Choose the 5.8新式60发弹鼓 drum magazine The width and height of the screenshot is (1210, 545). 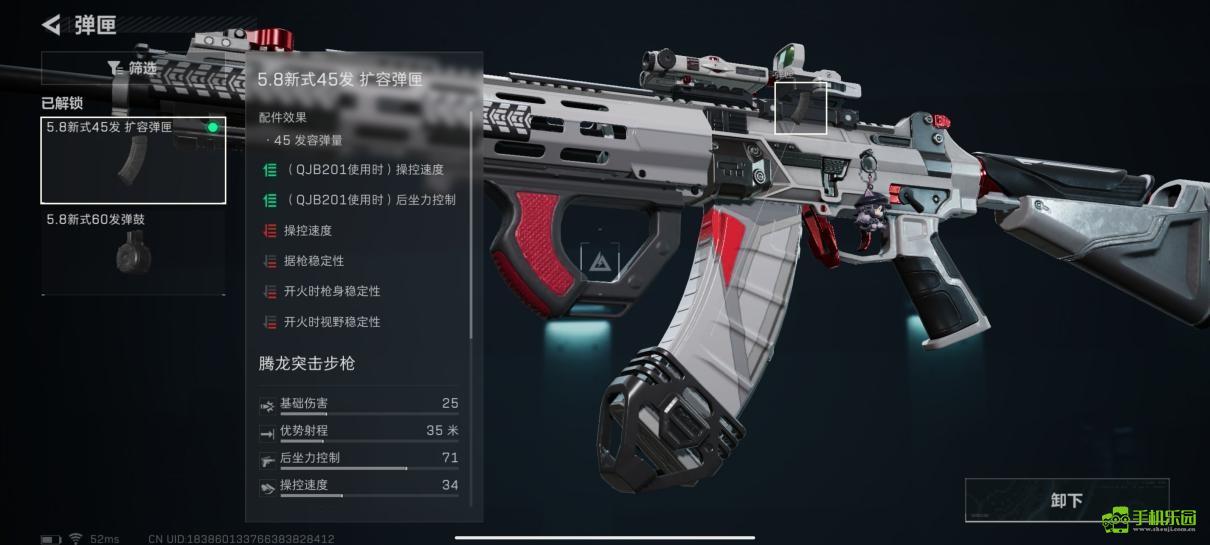(133, 251)
